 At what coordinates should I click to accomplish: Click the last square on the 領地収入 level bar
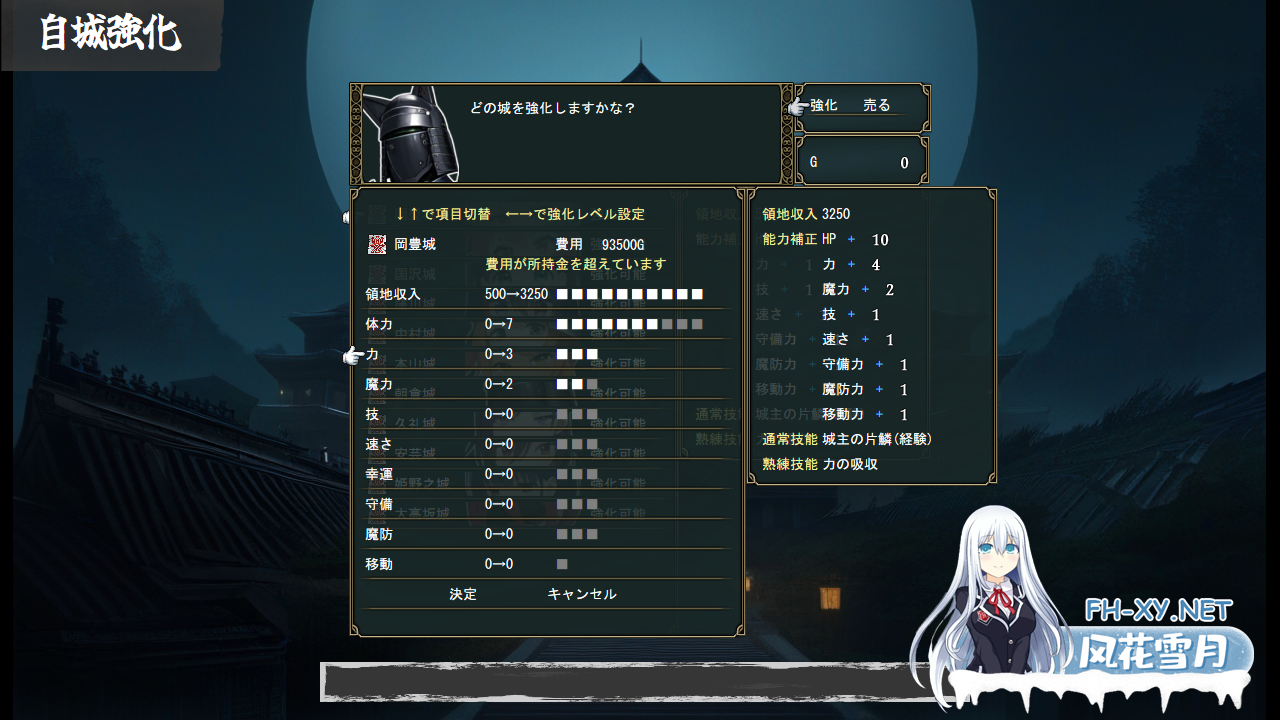(x=697, y=294)
